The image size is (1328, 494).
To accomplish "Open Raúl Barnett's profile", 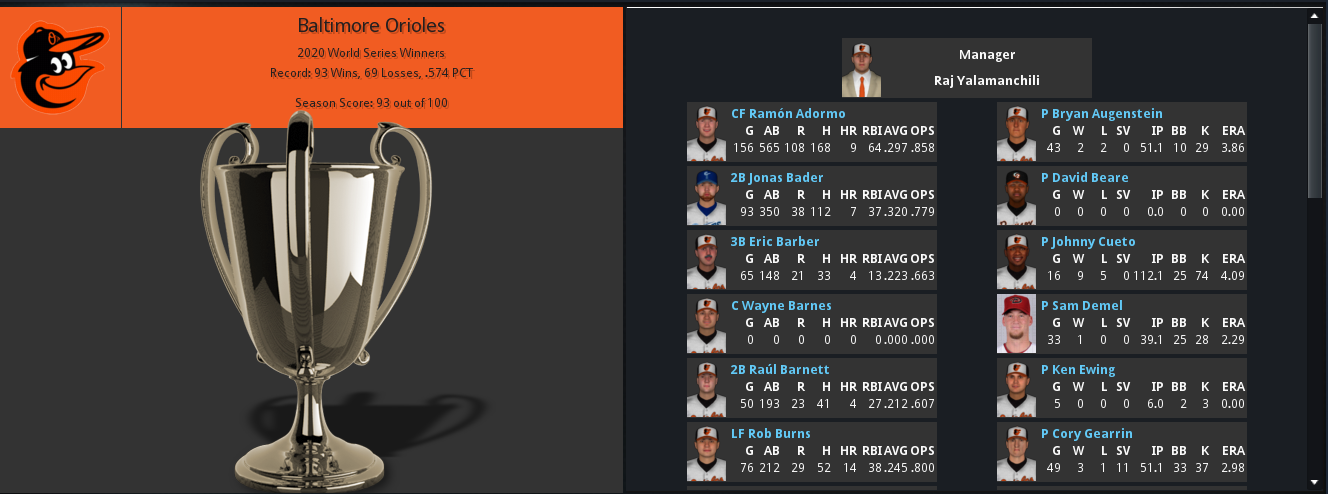I will pyautogui.click(x=780, y=370).
